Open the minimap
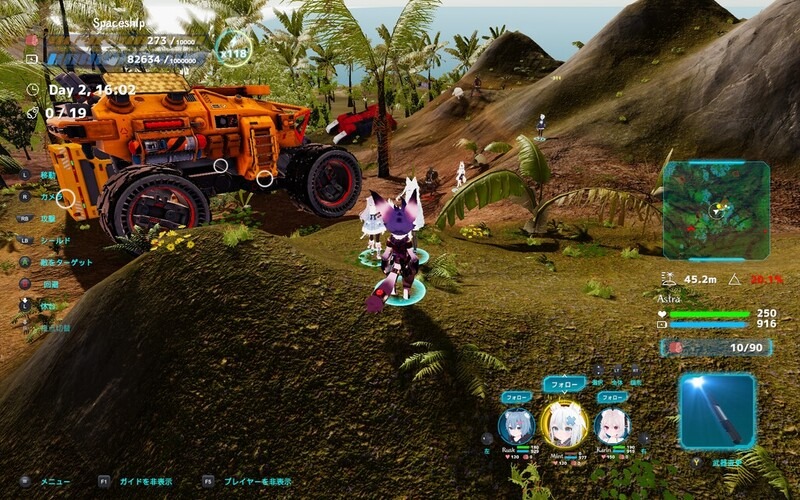Screen dimensions: 800x500 (x=716, y=211)
